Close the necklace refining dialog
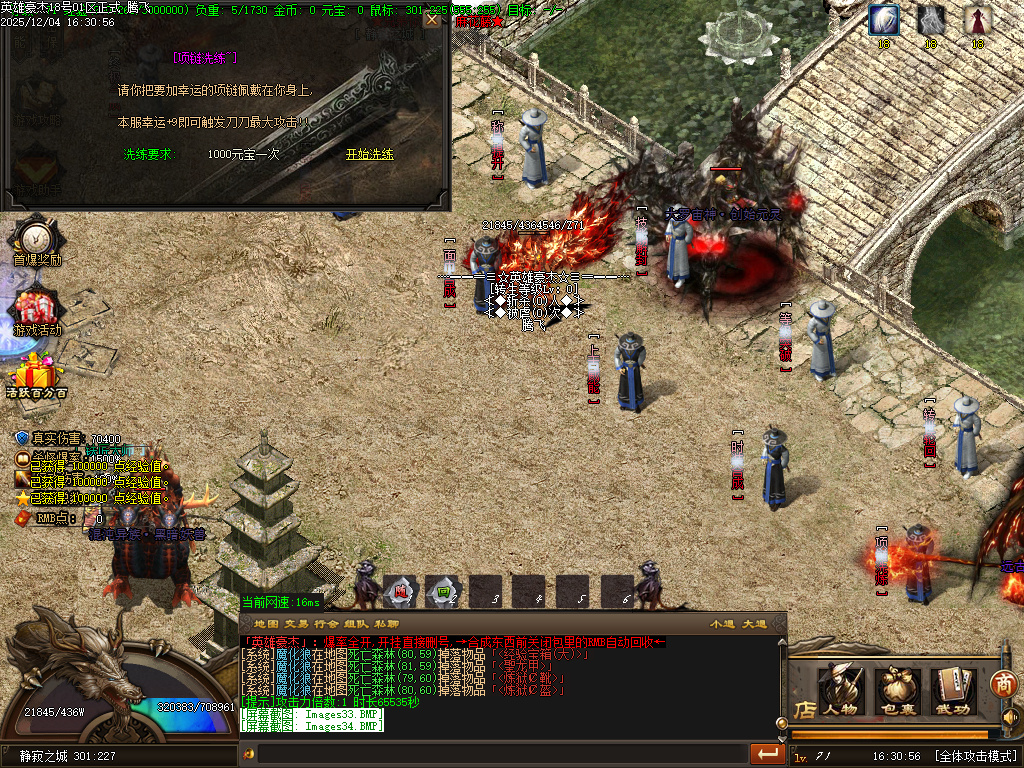This screenshot has width=1024, height=768. coord(431,20)
